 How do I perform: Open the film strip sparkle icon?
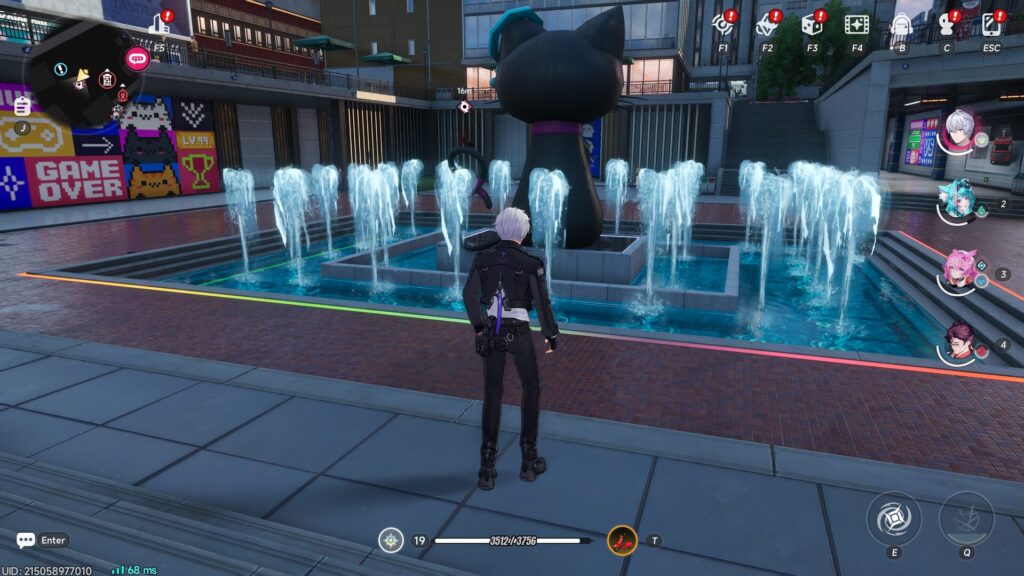click(856, 24)
